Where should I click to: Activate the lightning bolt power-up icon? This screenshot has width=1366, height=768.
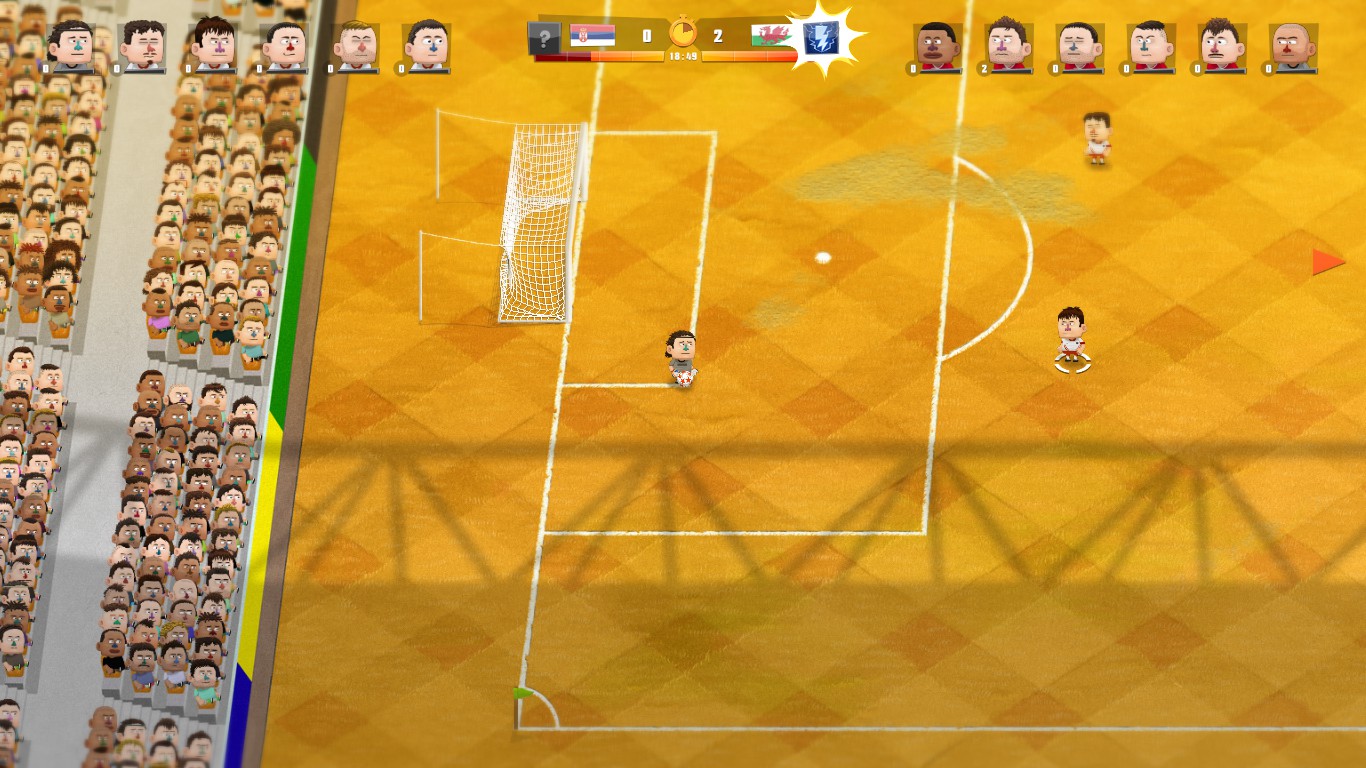(820, 39)
